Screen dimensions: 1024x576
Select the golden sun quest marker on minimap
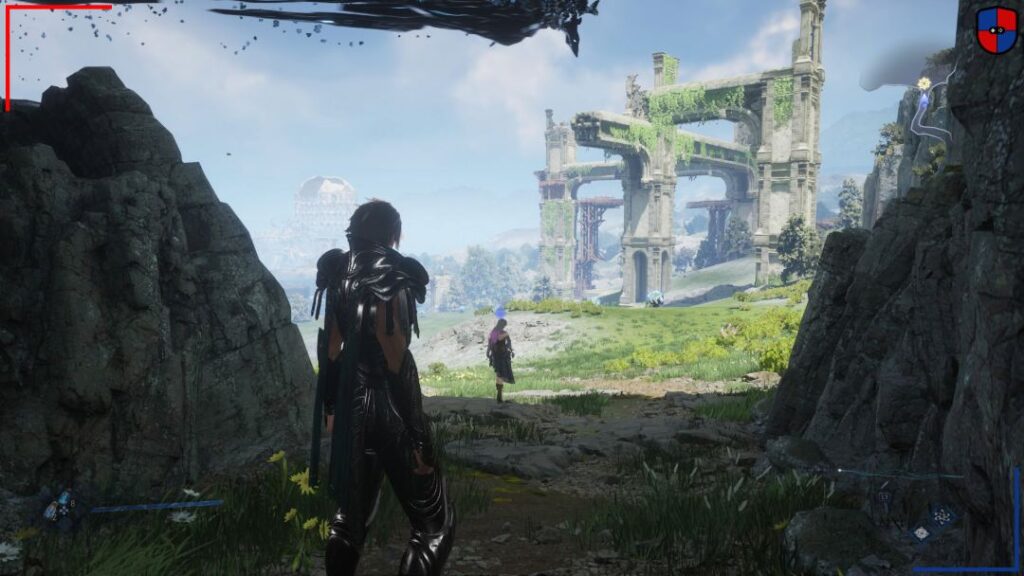pos(924,82)
